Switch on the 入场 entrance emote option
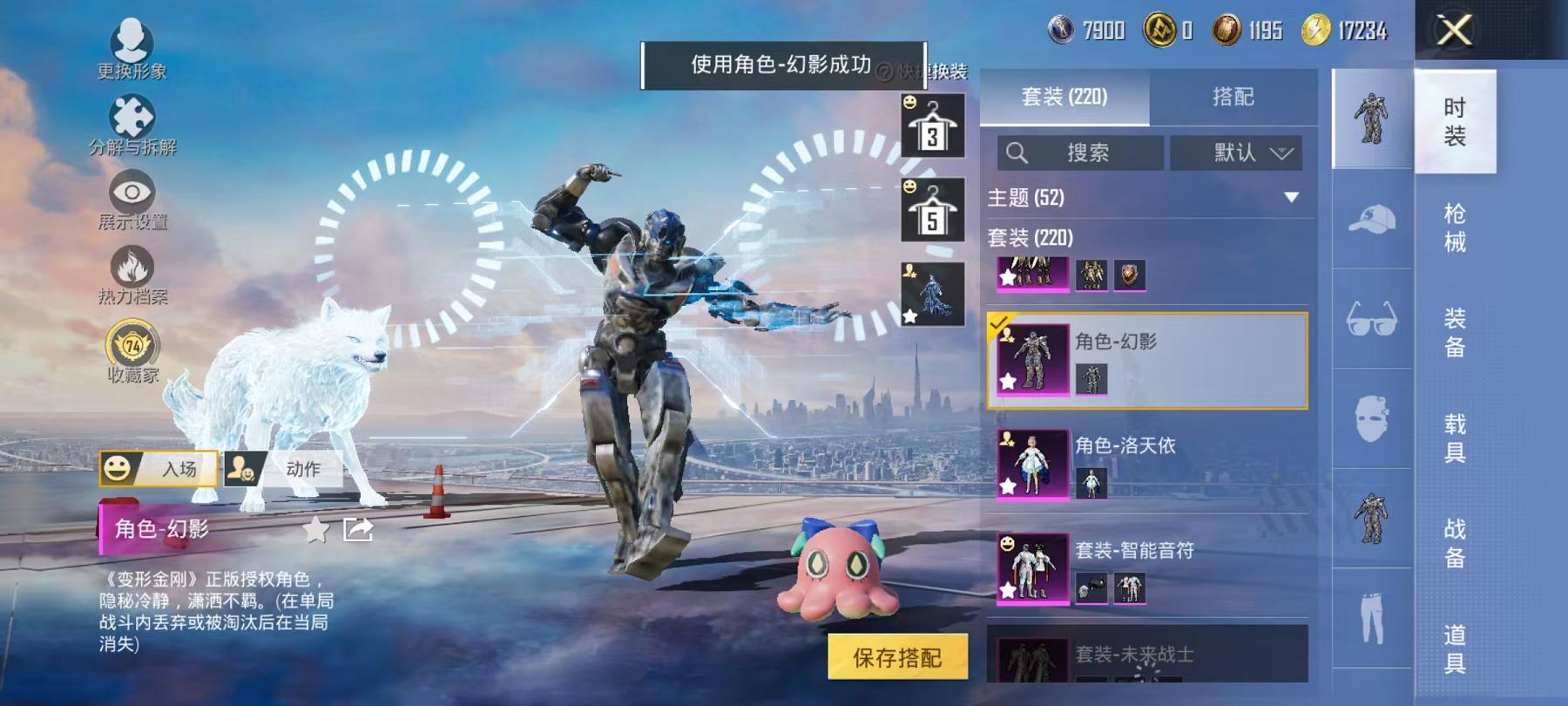Viewport: 1568px width, 706px height. point(159,469)
